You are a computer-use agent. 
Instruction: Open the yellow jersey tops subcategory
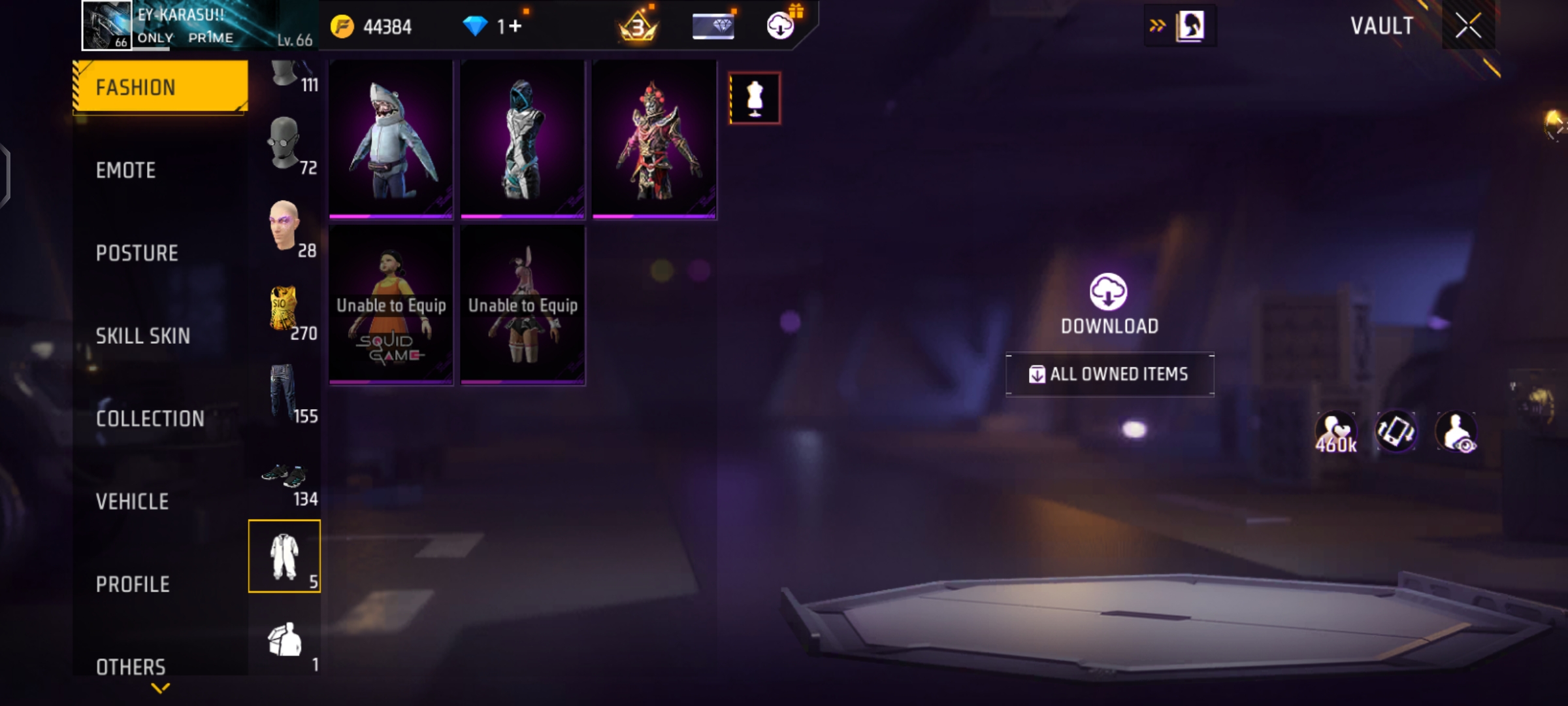285,309
